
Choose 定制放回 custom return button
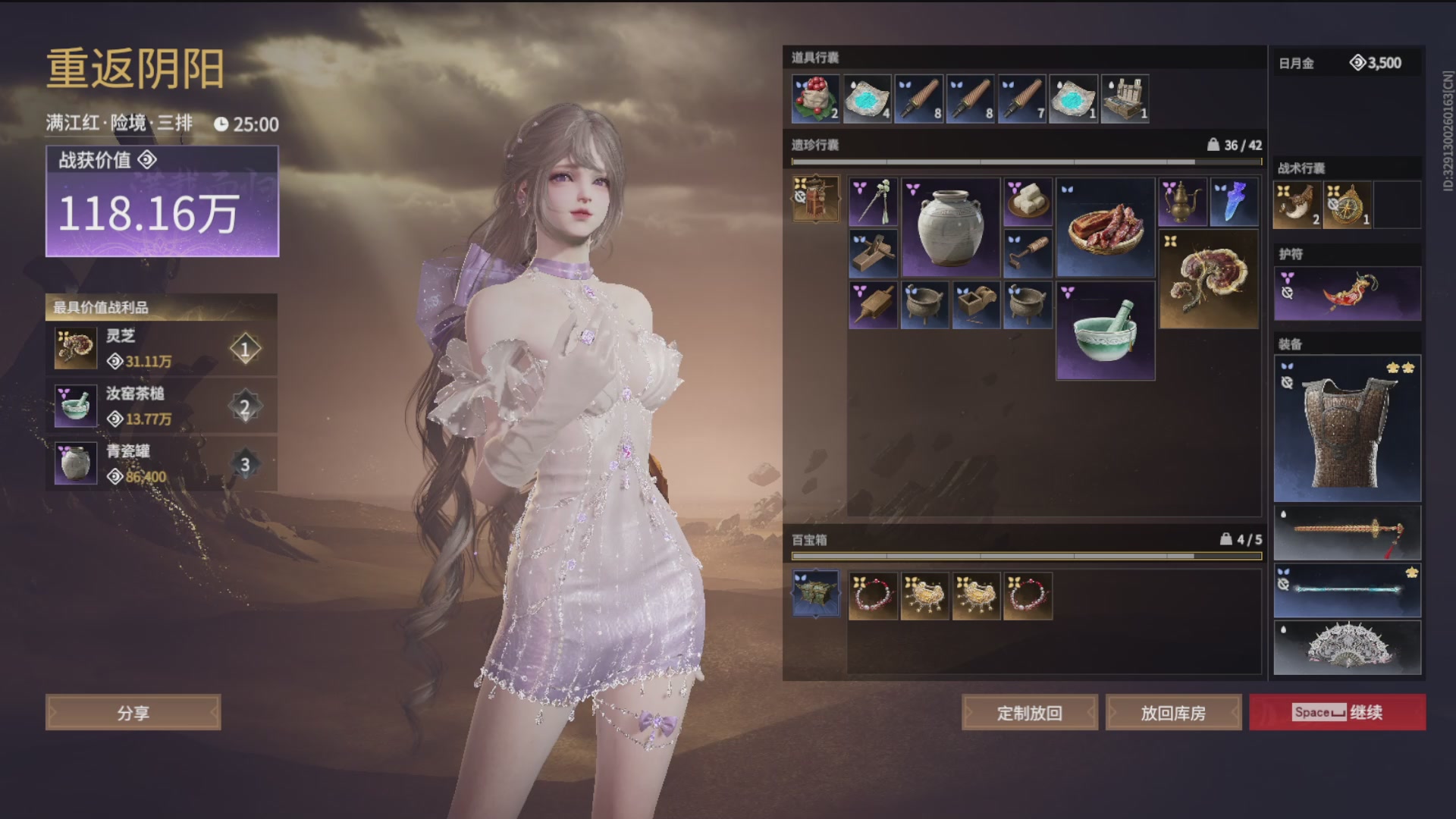1029,713
